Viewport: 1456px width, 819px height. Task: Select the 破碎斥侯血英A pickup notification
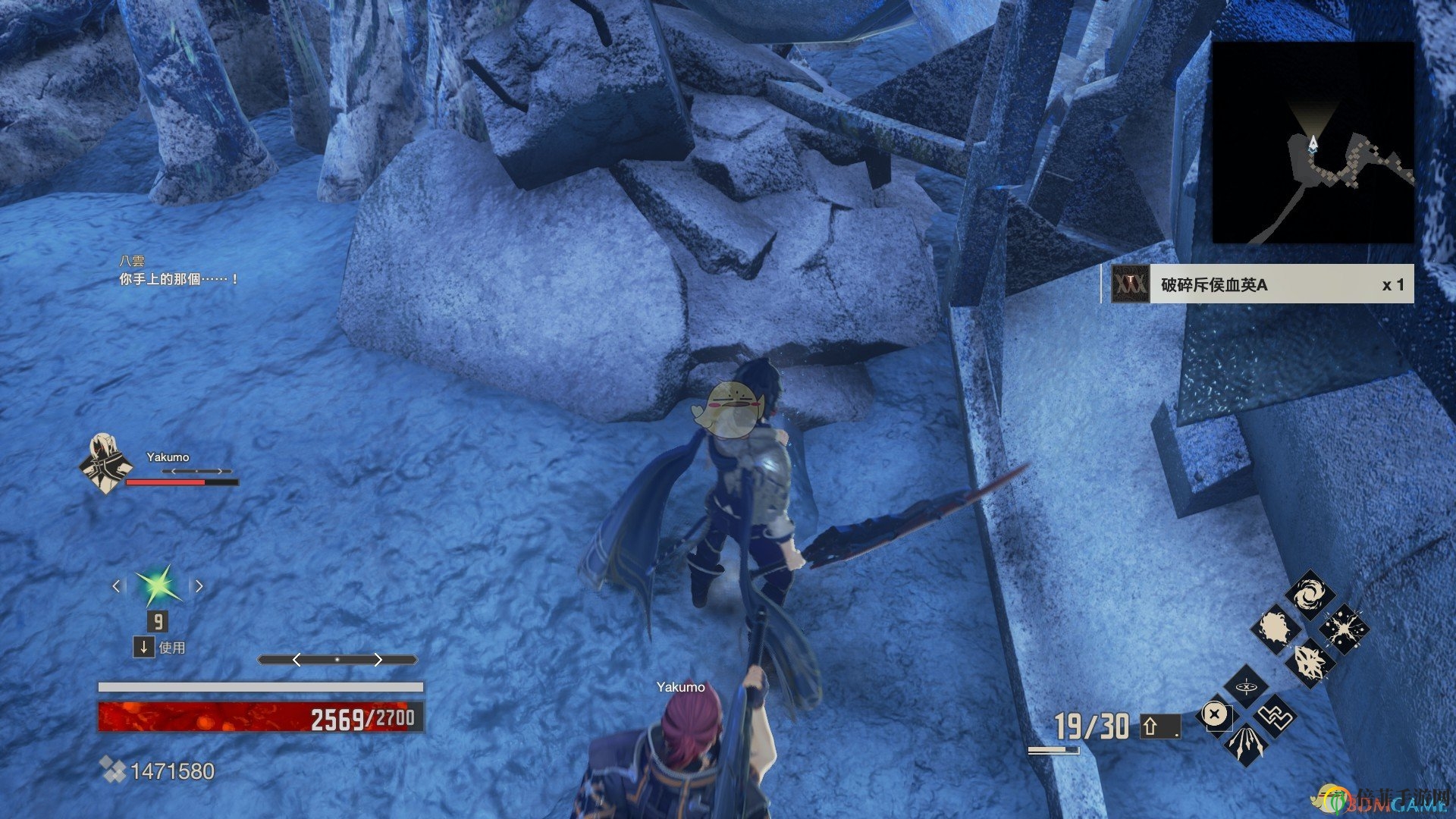(1257, 284)
